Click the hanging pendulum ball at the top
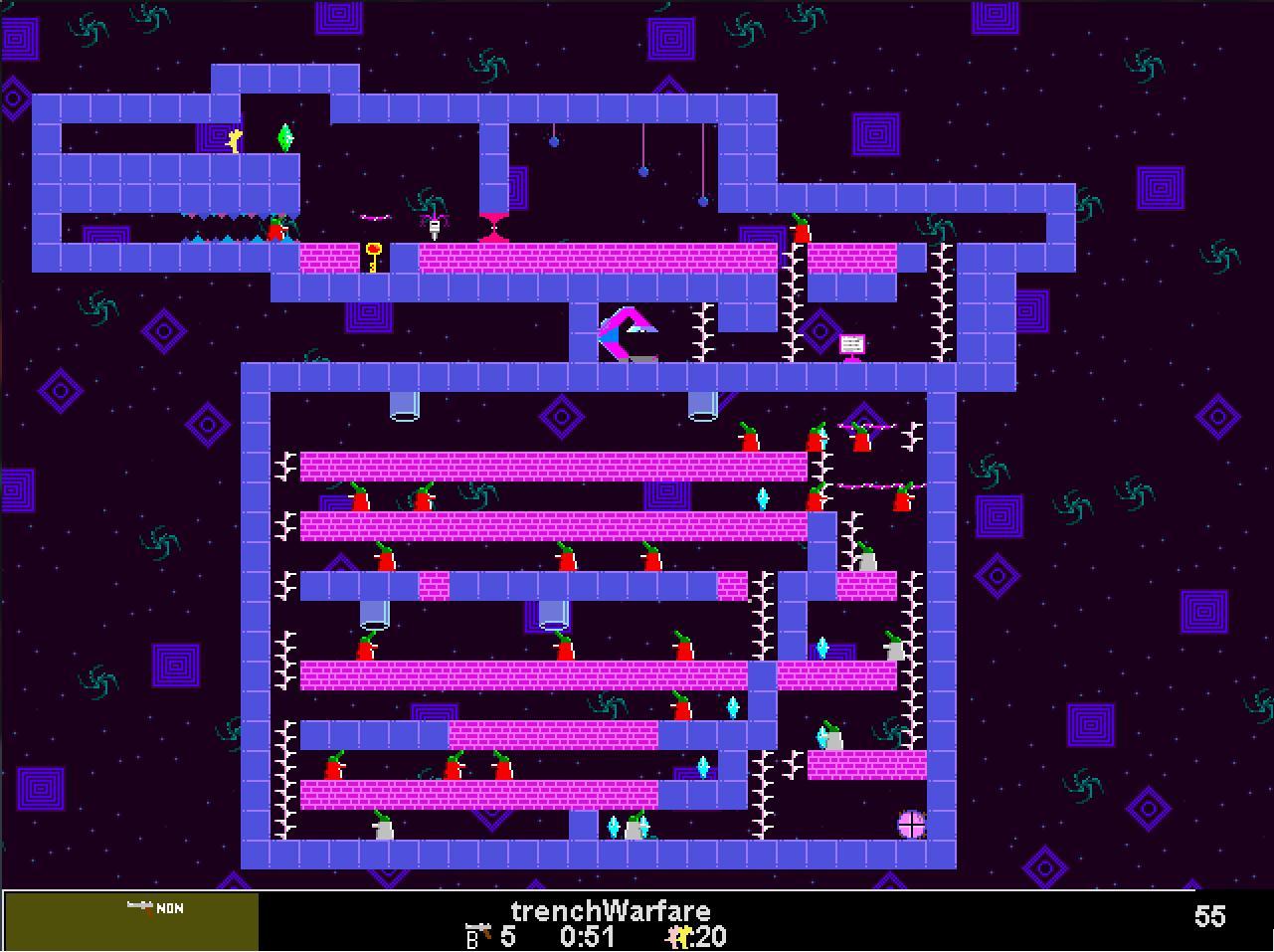1274x952 pixels. tap(553, 140)
